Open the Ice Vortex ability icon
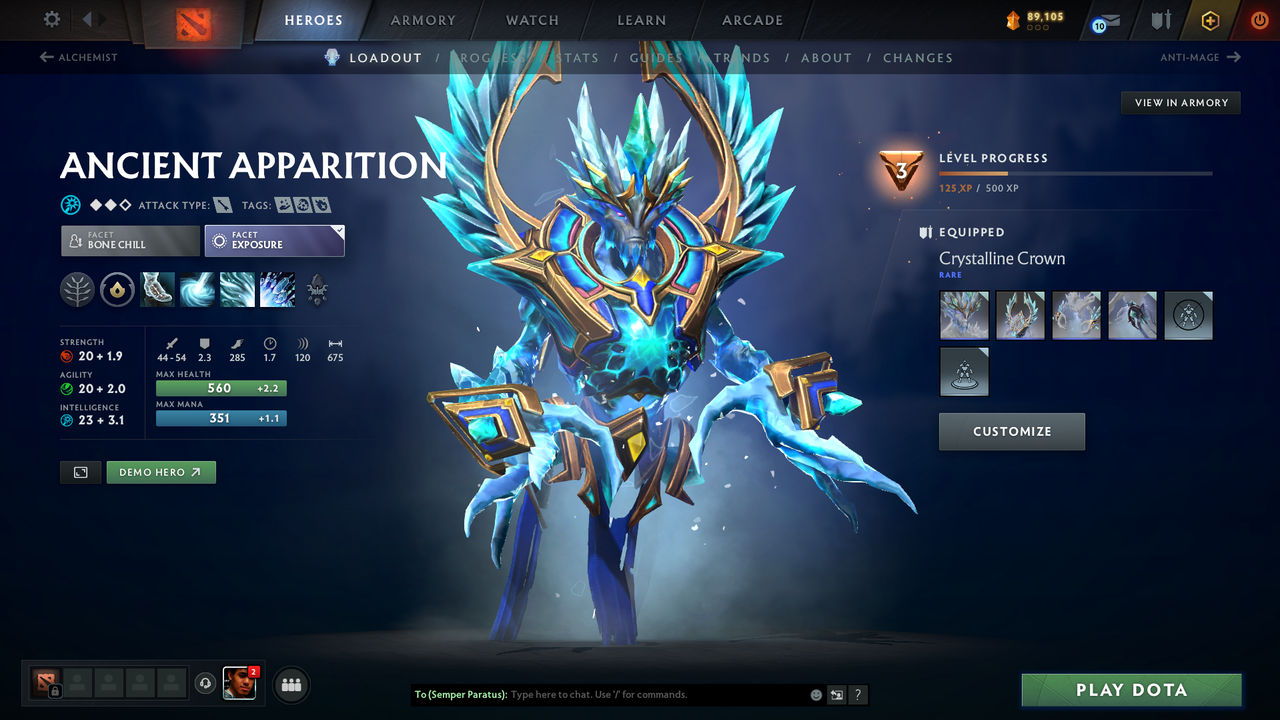The height and width of the screenshot is (720, 1280). [197, 290]
